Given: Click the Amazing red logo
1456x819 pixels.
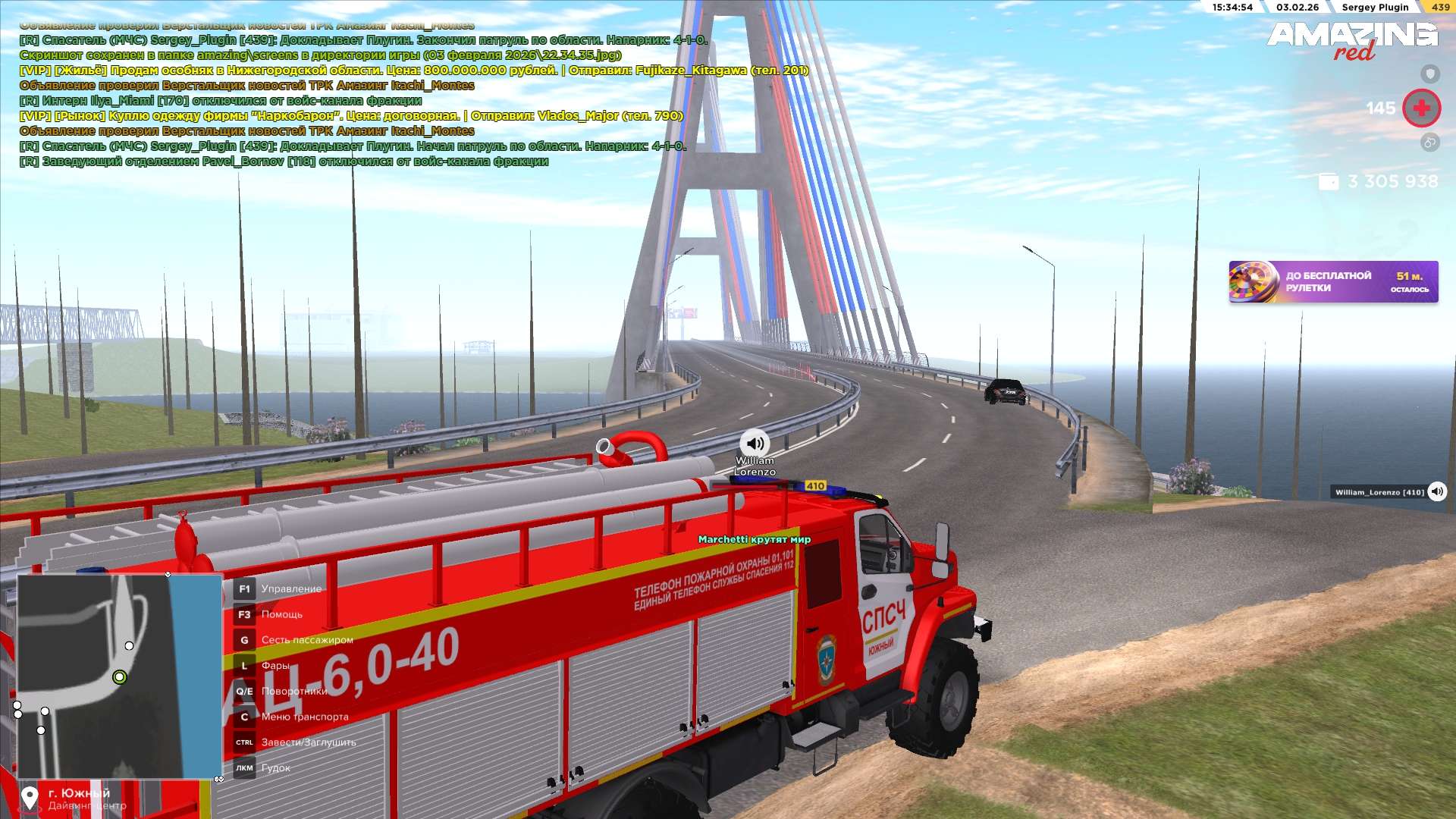Looking at the screenshot, I should pos(1352,40).
